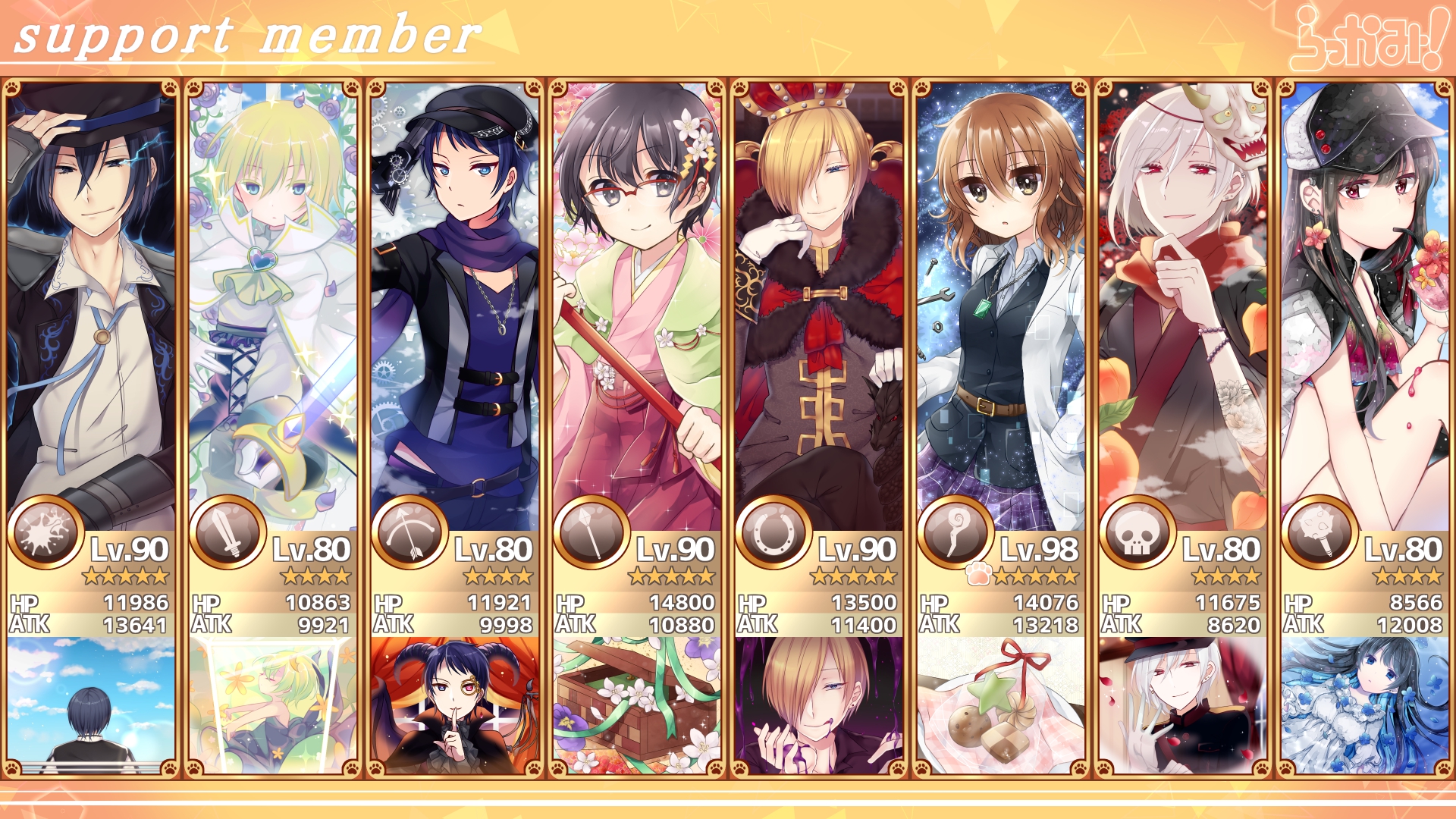Click the spiked mace weapon icon
This screenshot has width=1456, height=819.
coord(1319,533)
